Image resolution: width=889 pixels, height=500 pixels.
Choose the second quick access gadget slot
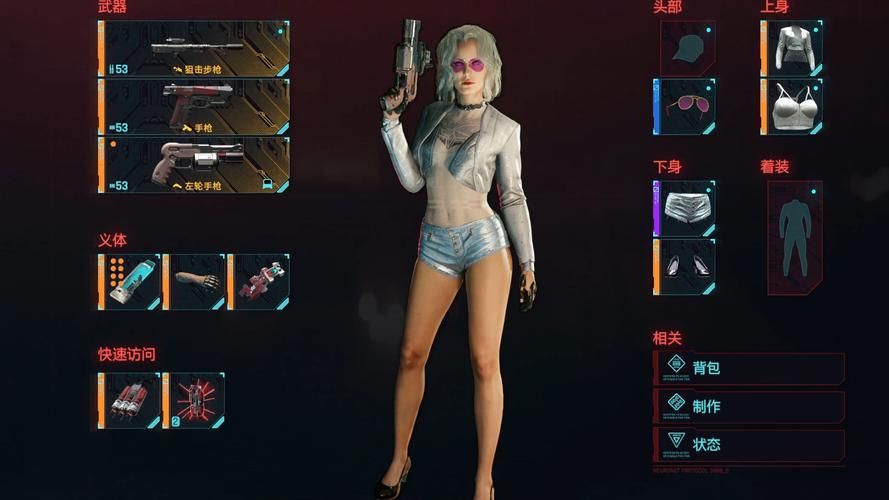pyautogui.click(x=195, y=400)
